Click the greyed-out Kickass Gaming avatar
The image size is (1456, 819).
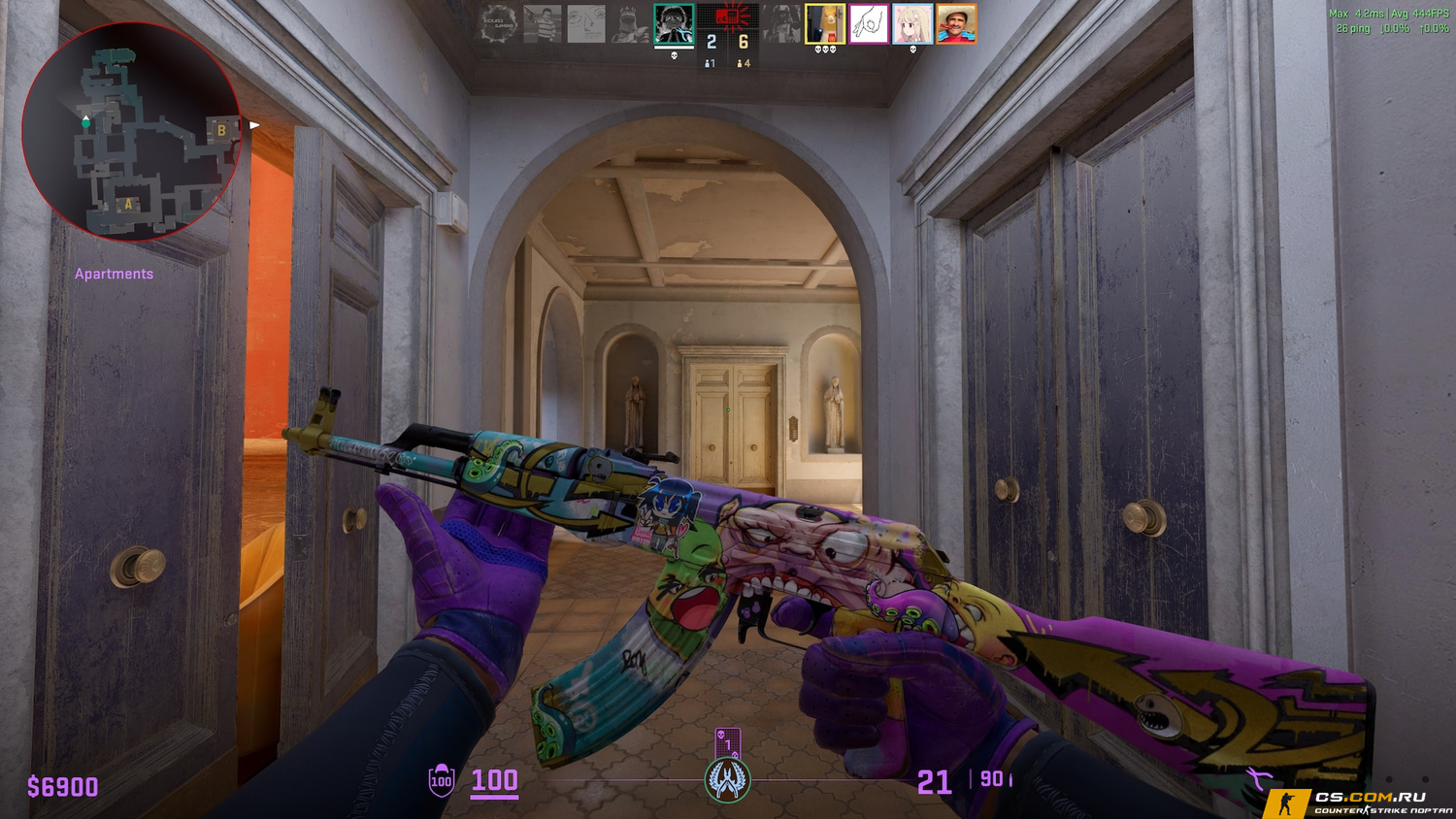(499, 24)
